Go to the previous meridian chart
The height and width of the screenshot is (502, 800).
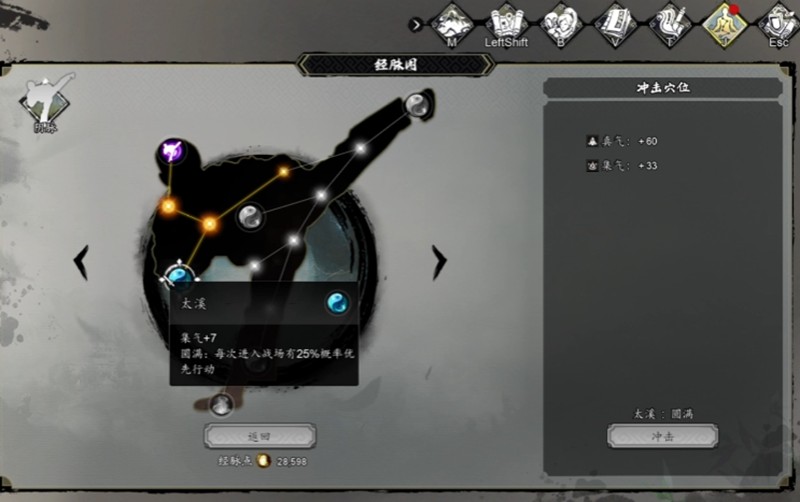click(x=82, y=262)
